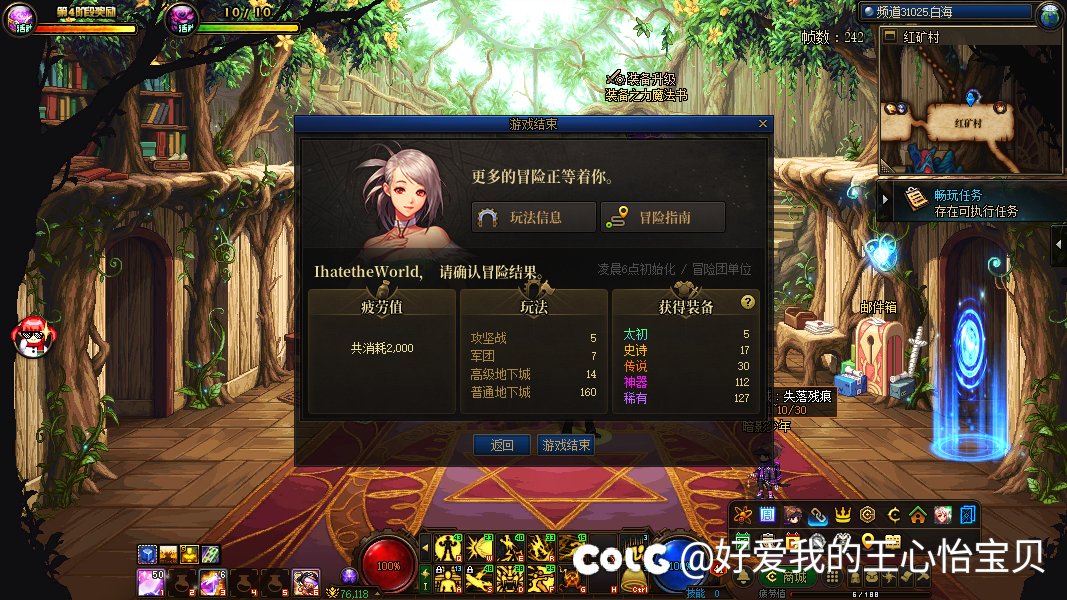Click the character portrait in slot 6
This screenshot has height=600, width=1067.
305,580
